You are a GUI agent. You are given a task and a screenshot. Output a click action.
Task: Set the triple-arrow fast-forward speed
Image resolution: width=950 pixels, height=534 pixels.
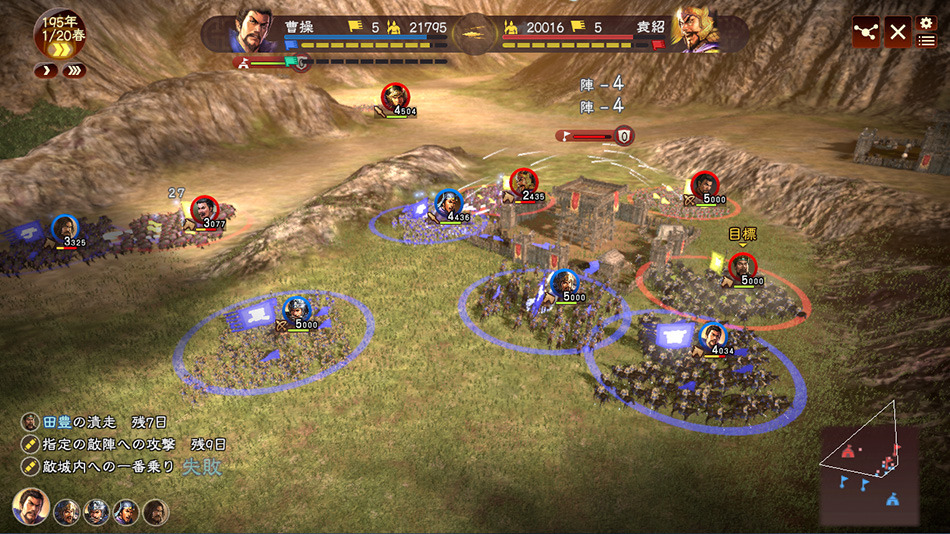[73, 71]
